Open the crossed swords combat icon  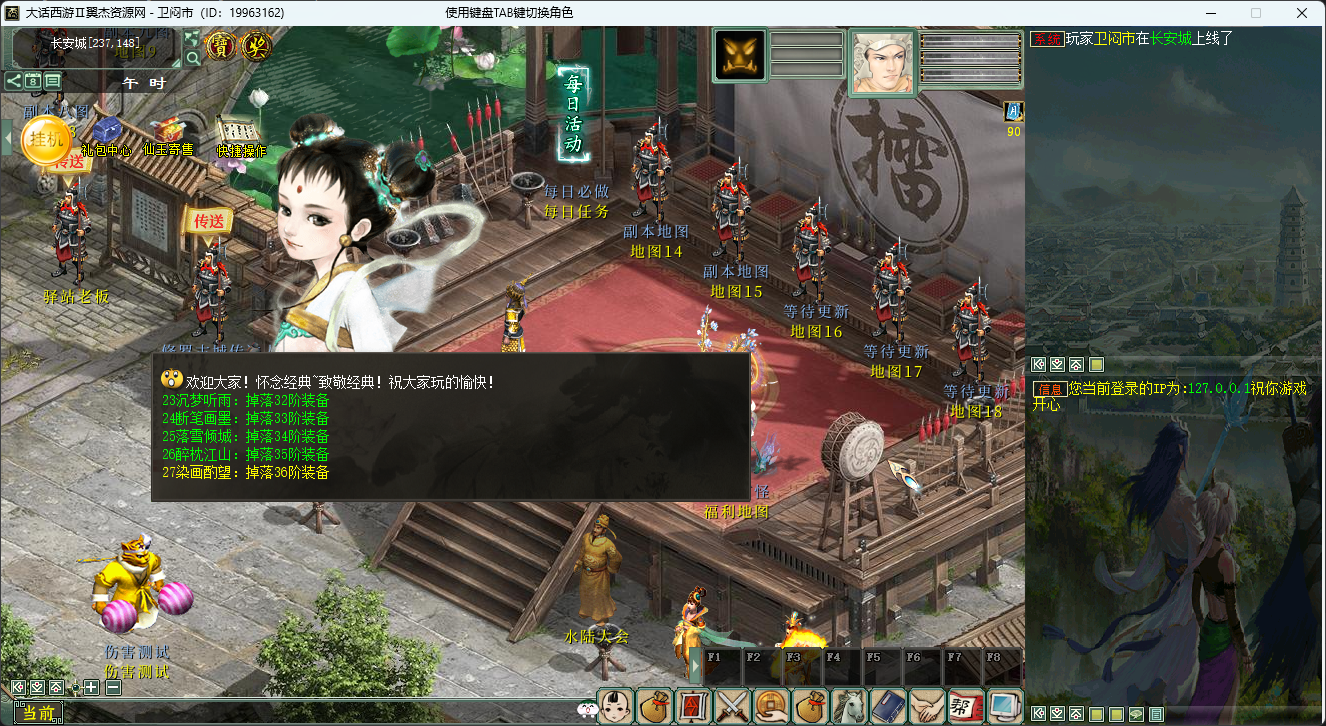tap(733, 706)
